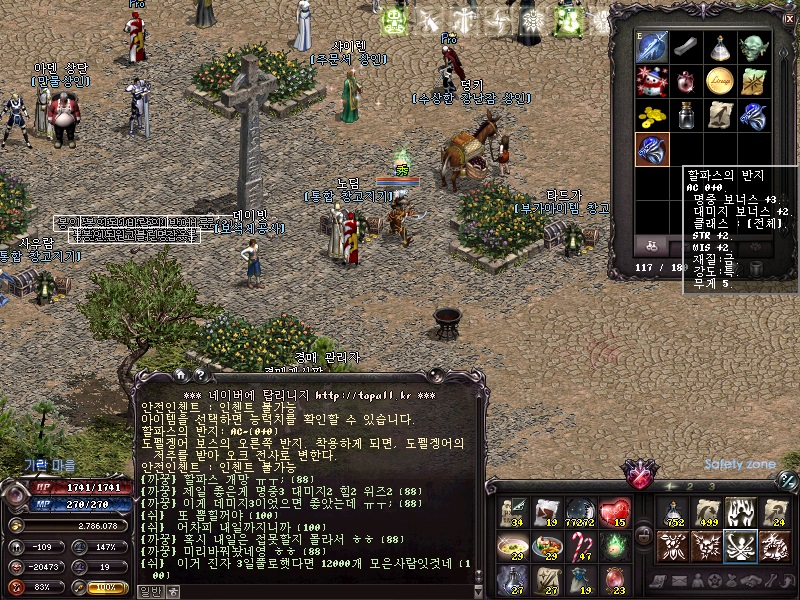Click the snowman item in inventory
Screen dimensions: 800x600
[653, 81]
